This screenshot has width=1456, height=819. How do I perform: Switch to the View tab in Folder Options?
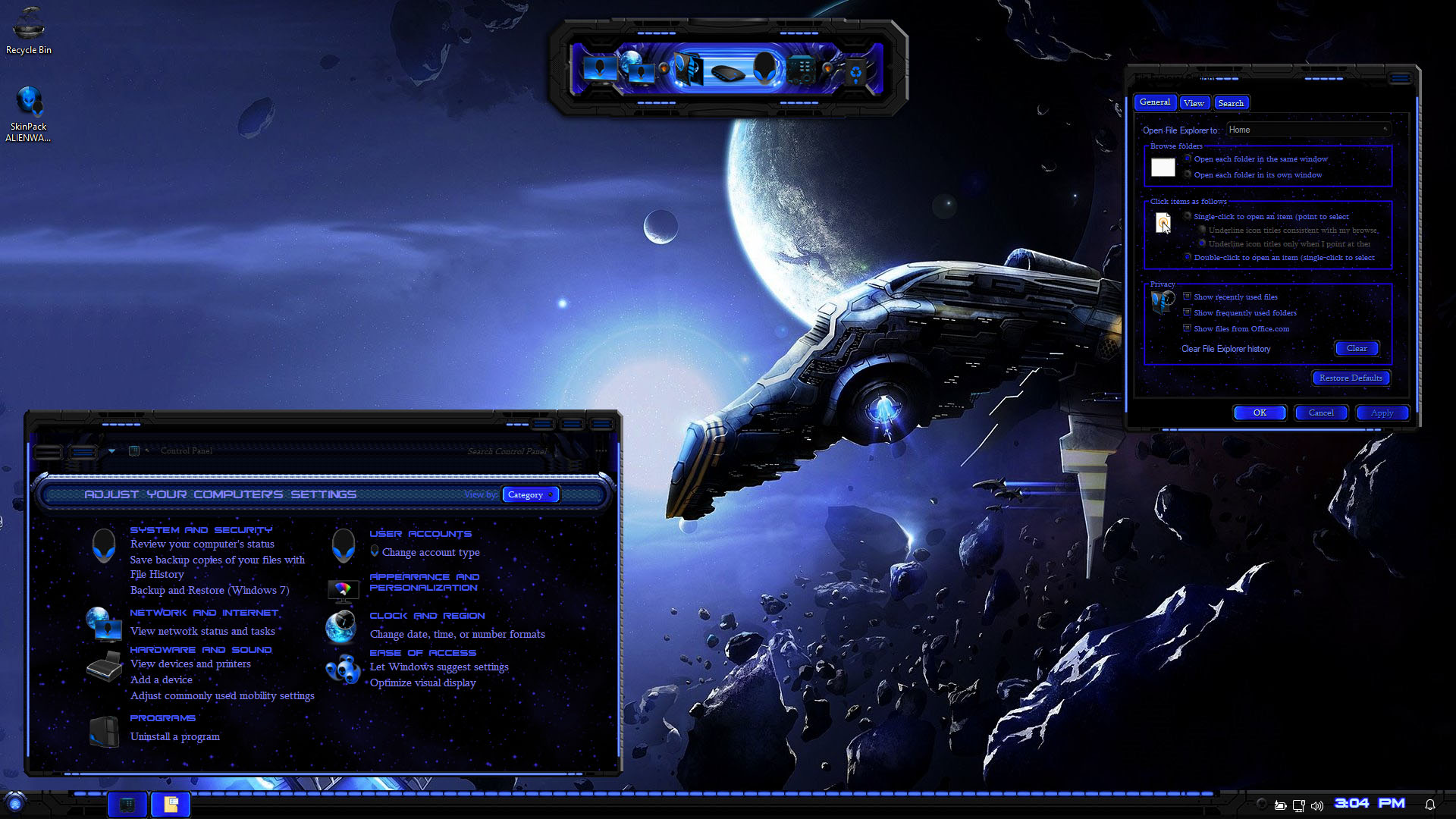pyautogui.click(x=1193, y=103)
